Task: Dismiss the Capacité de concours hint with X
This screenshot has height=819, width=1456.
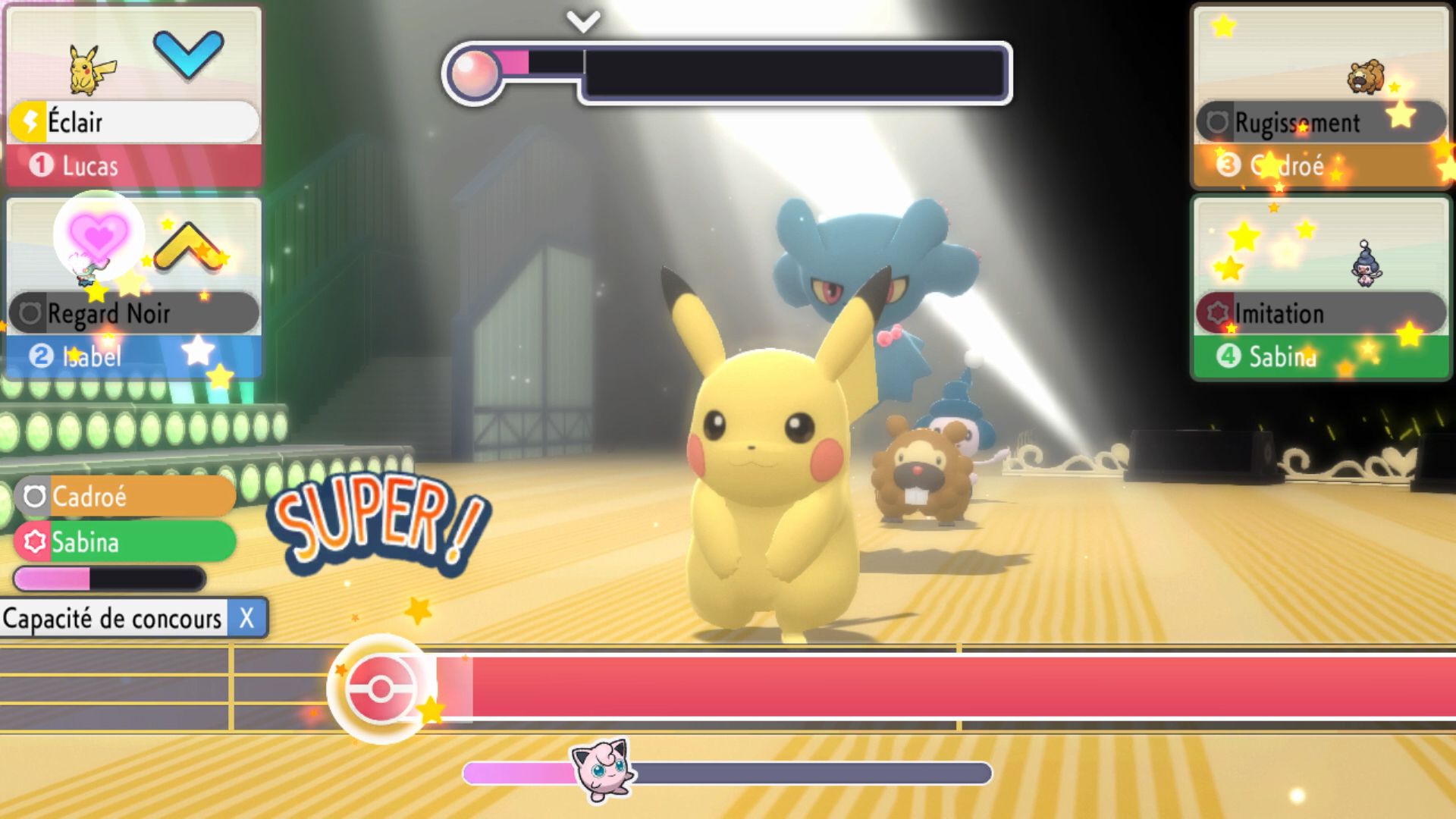Action: coord(246,619)
